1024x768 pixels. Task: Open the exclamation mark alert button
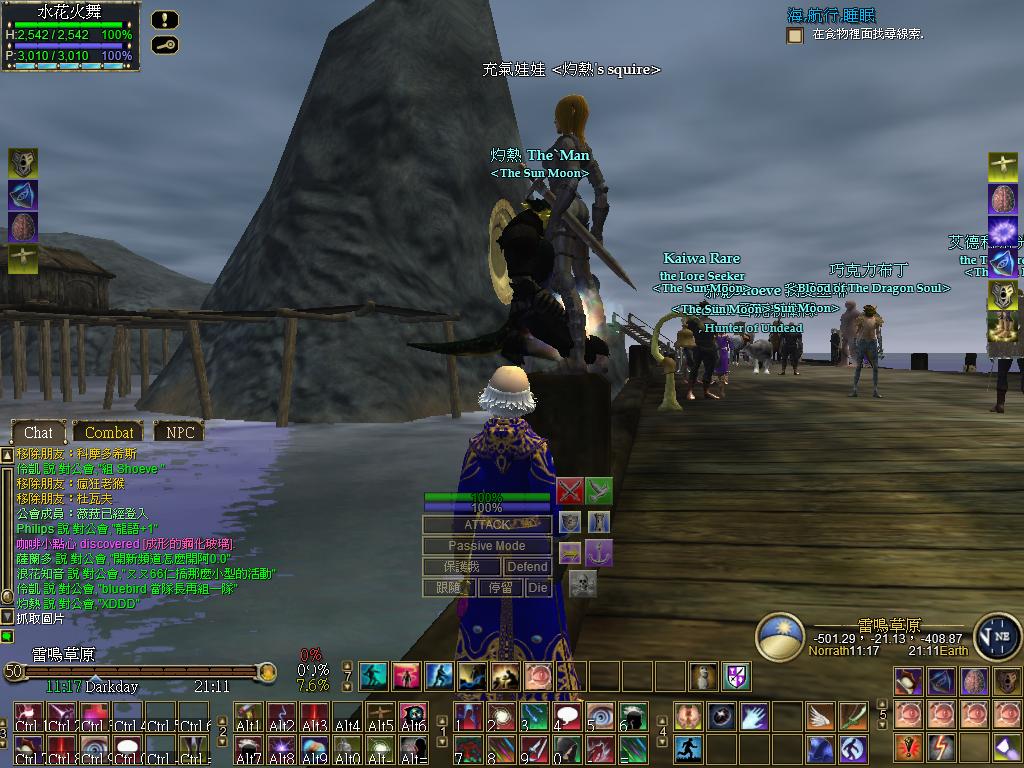pos(166,19)
